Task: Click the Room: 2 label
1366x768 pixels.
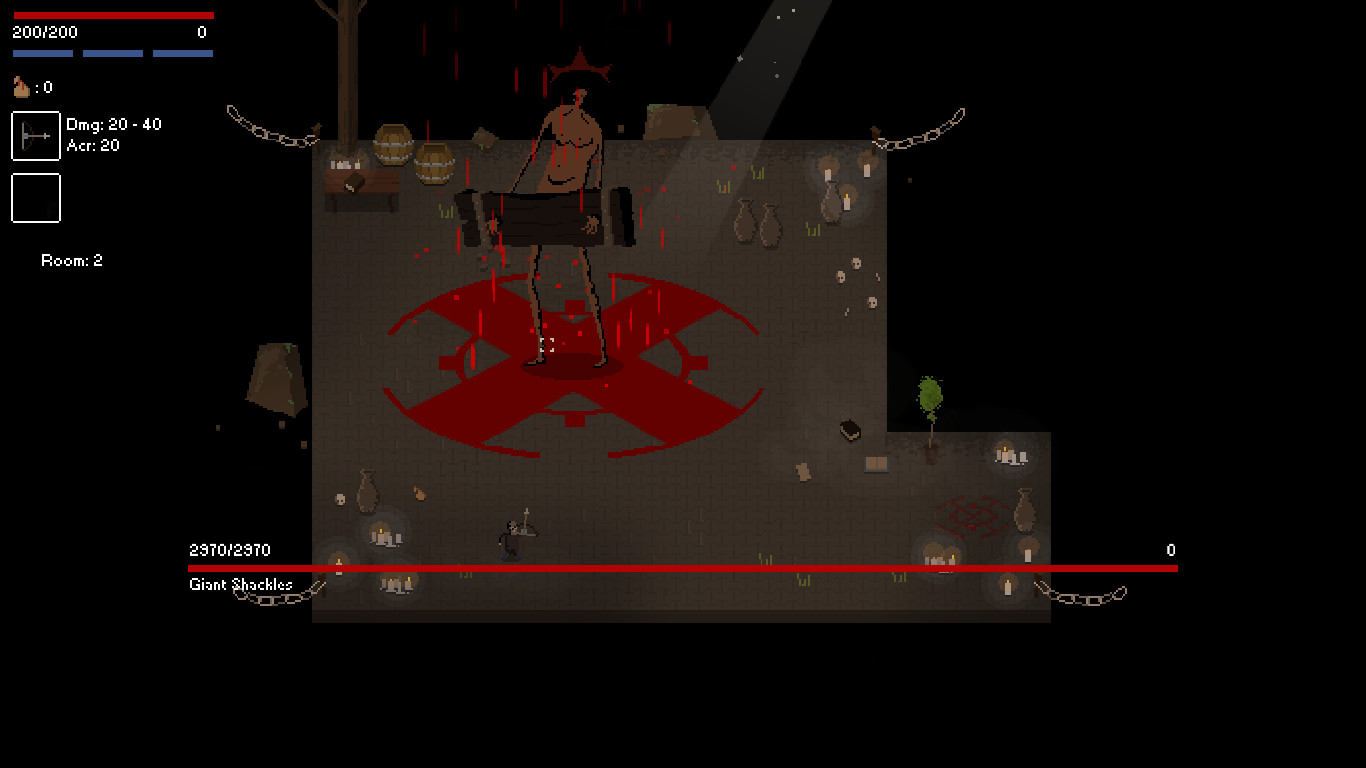Action: (x=71, y=260)
